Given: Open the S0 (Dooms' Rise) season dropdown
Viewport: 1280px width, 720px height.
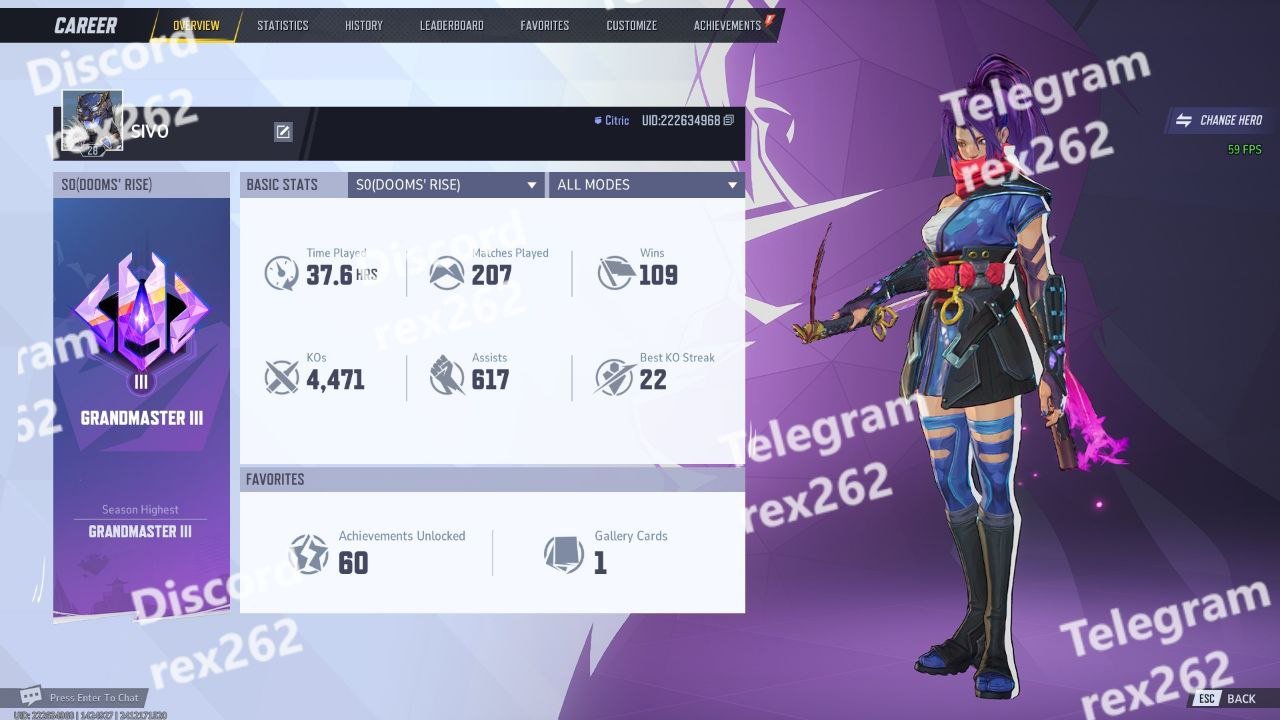Looking at the screenshot, I should (446, 185).
